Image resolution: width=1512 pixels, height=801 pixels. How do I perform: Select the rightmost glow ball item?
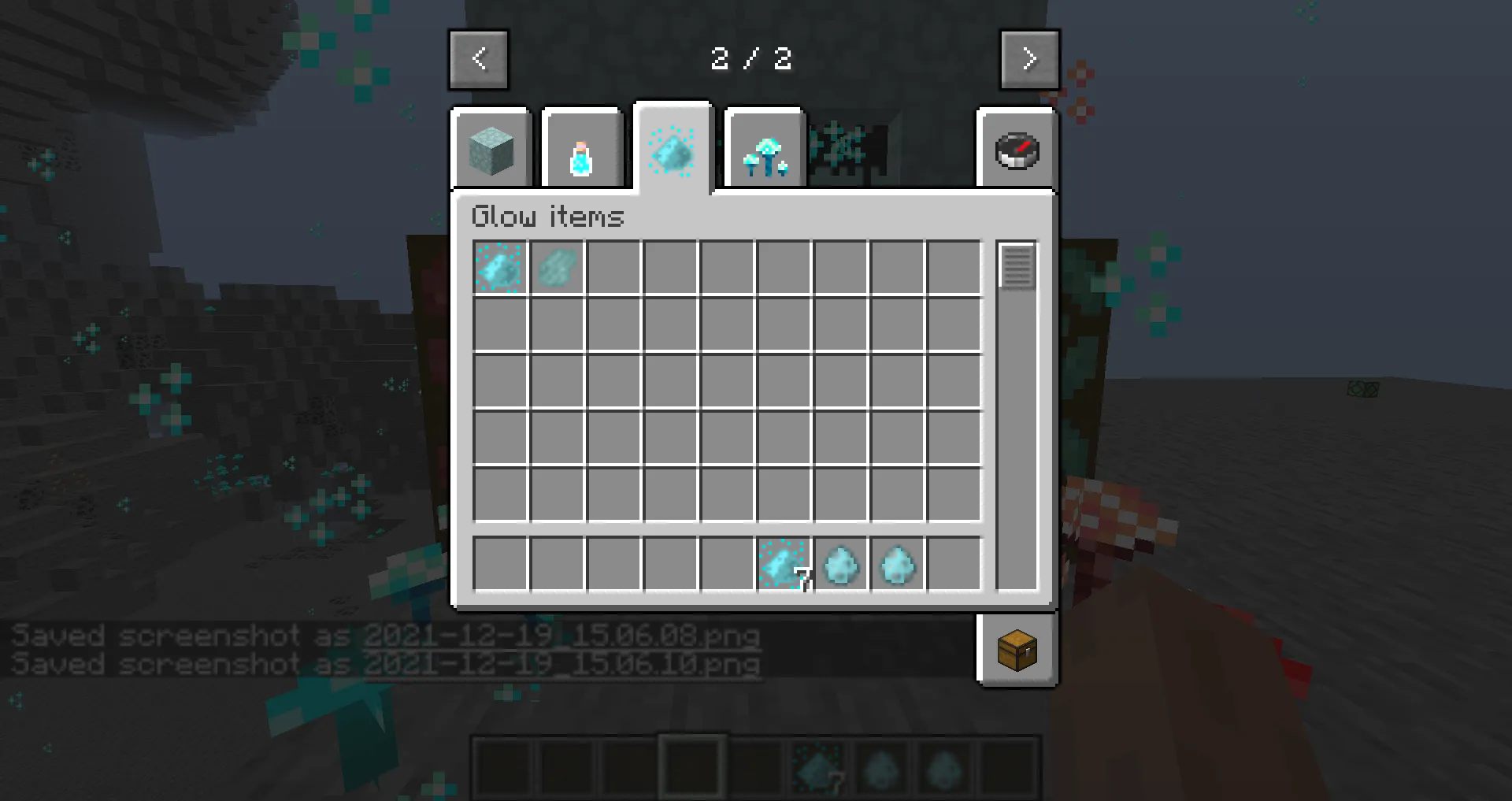[x=897, y=563]
